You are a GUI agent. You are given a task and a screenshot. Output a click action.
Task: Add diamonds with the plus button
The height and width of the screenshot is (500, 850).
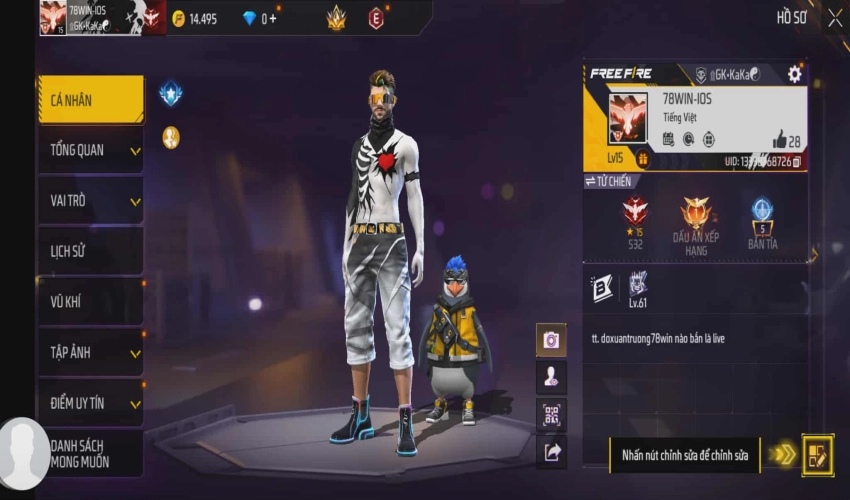click(x=273, y=19)
